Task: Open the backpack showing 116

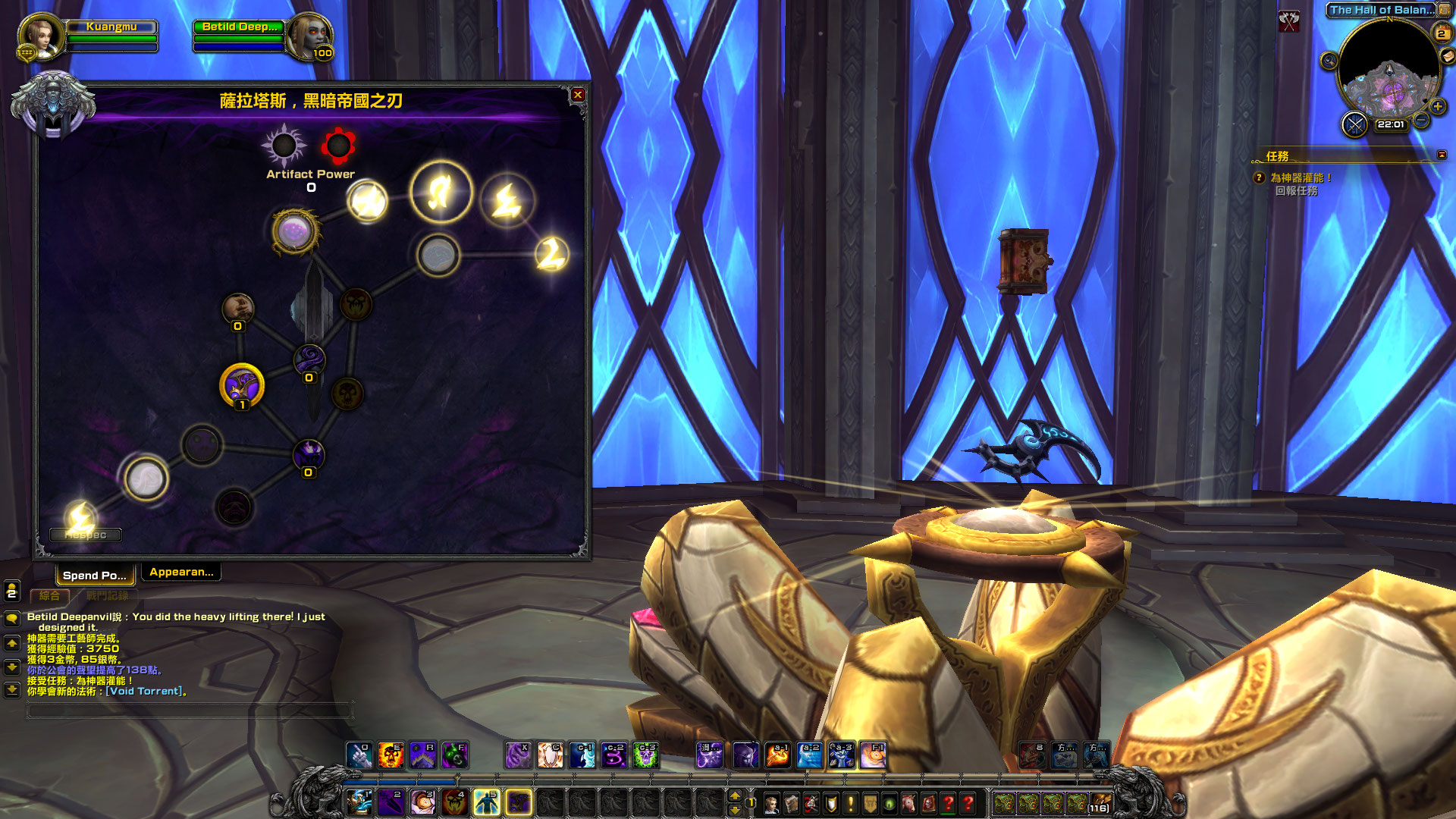Action: tap(1099, 802)
